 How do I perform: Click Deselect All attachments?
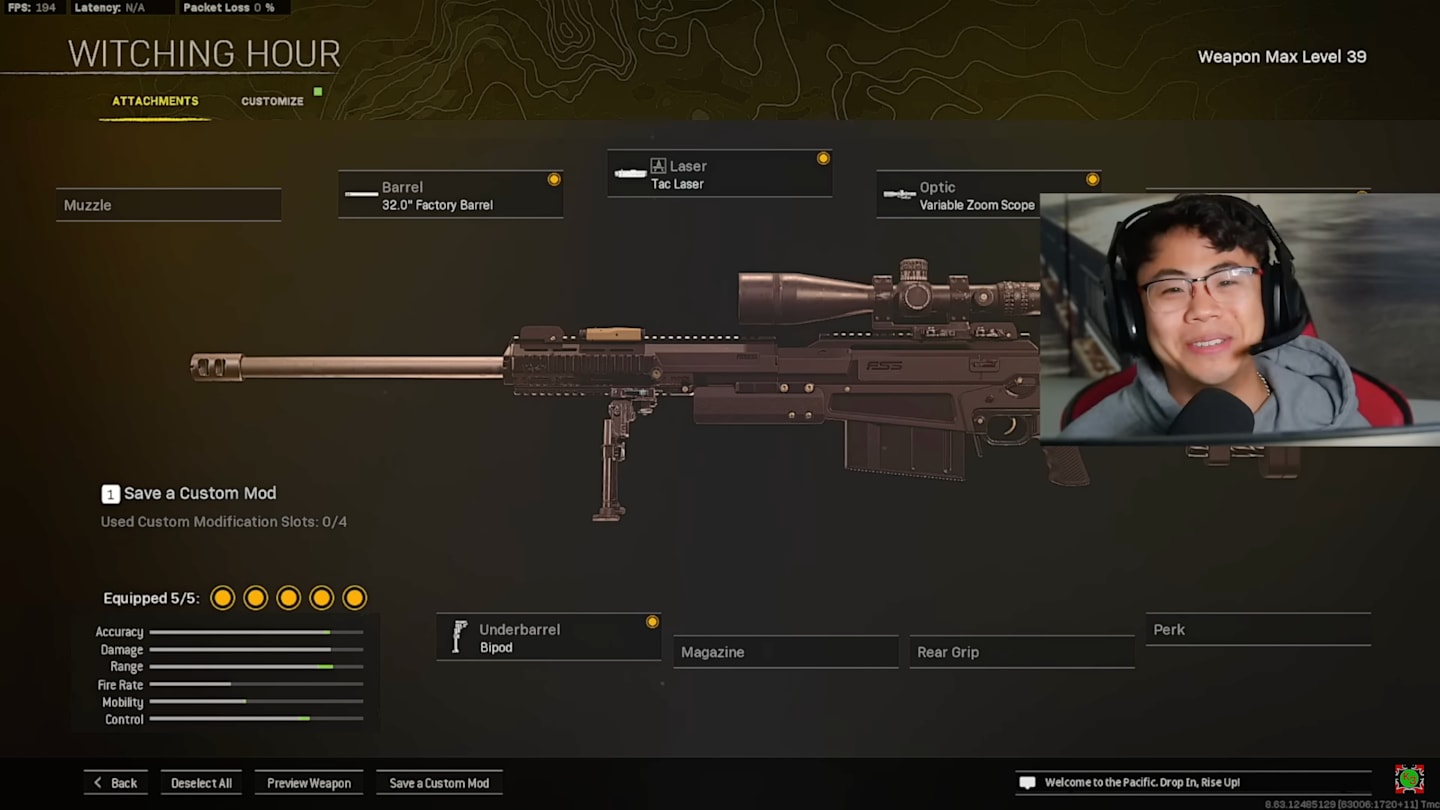[x=201, y=783]
